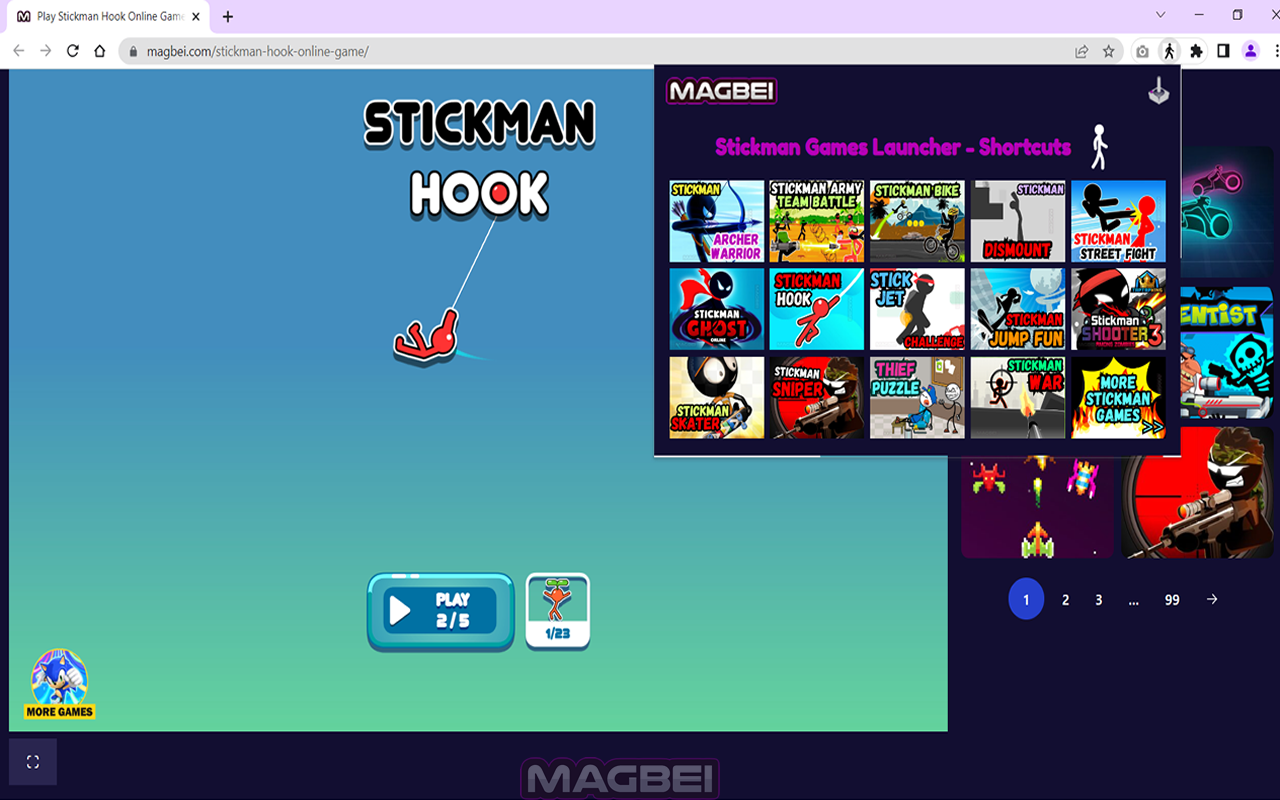Open a new browser tab
The image size is (1280, 800).
[228, 16]
